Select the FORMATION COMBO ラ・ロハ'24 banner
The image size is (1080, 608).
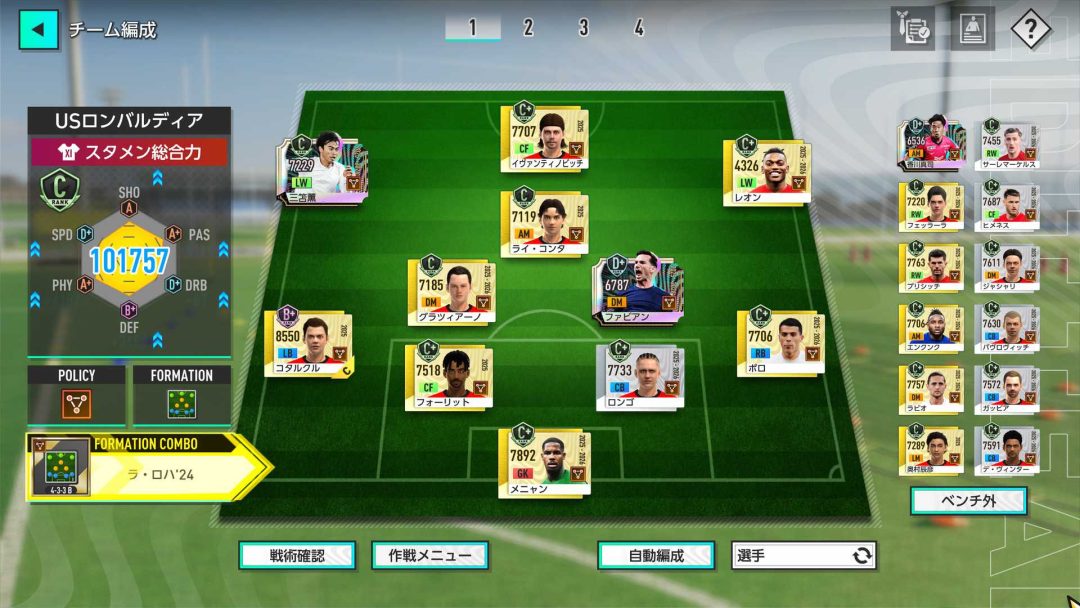tap(146, 466)
